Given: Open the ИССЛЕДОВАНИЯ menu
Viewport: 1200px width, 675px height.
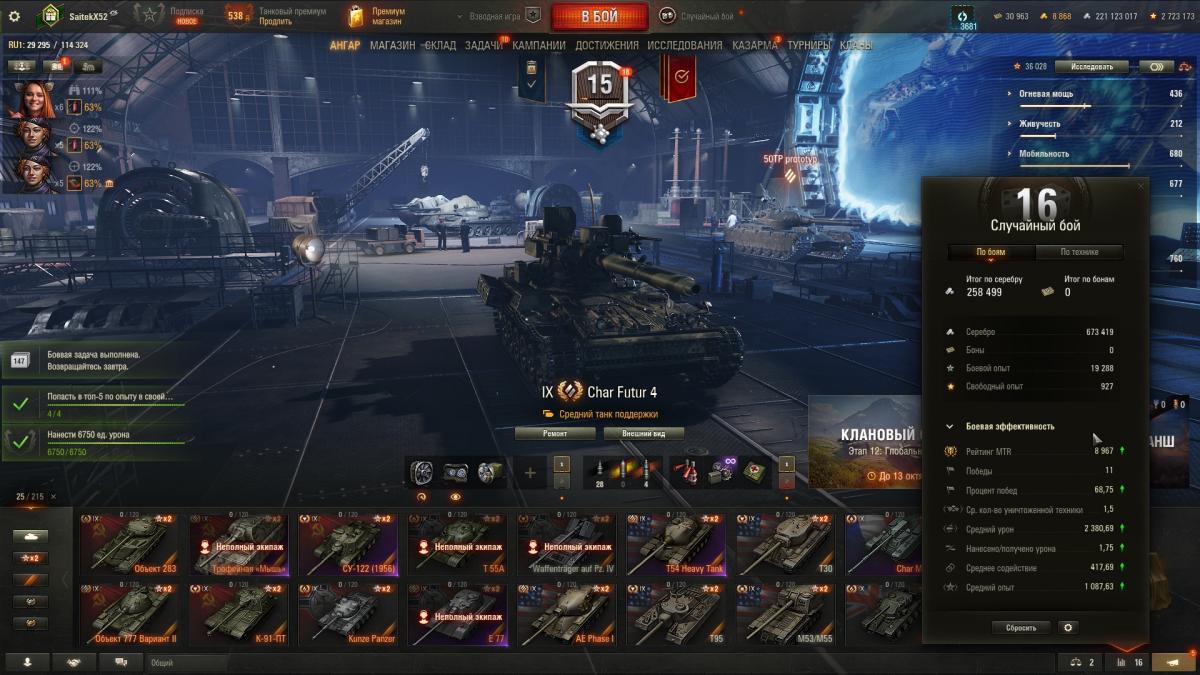Looking at the screenshot, I should 684,45.
